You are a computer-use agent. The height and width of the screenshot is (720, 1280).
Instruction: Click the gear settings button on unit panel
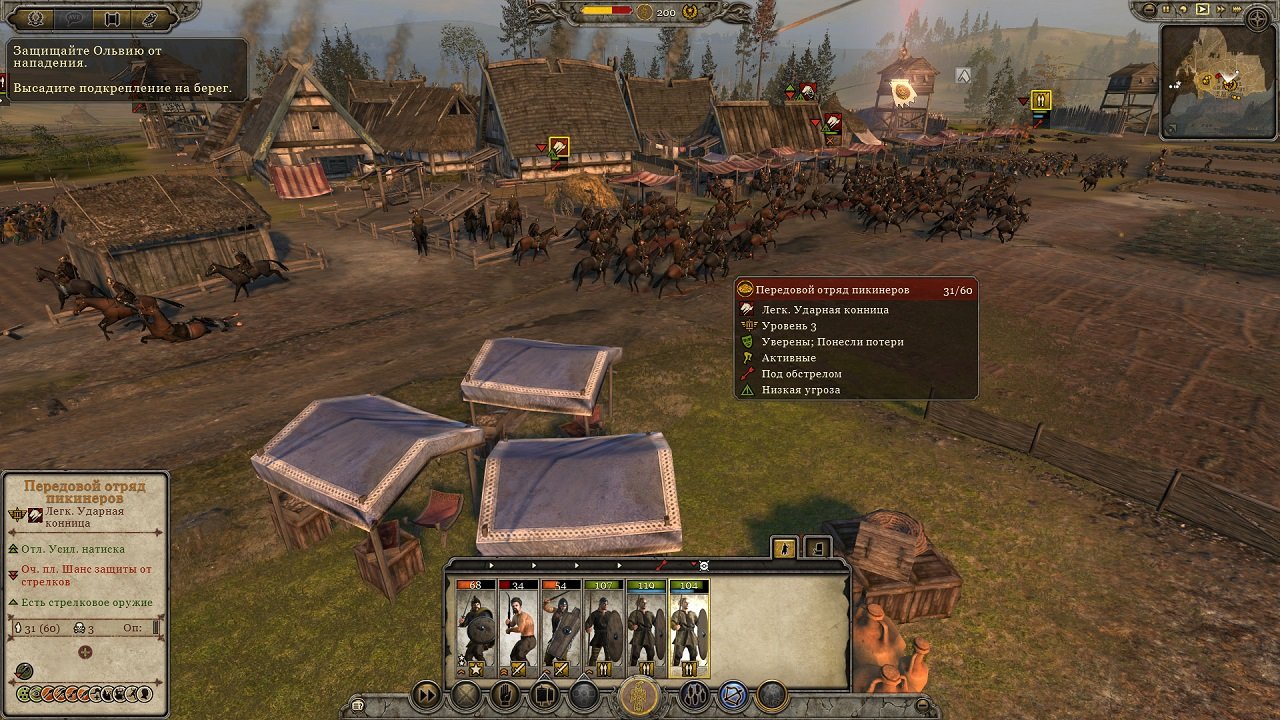pos(703,567)
